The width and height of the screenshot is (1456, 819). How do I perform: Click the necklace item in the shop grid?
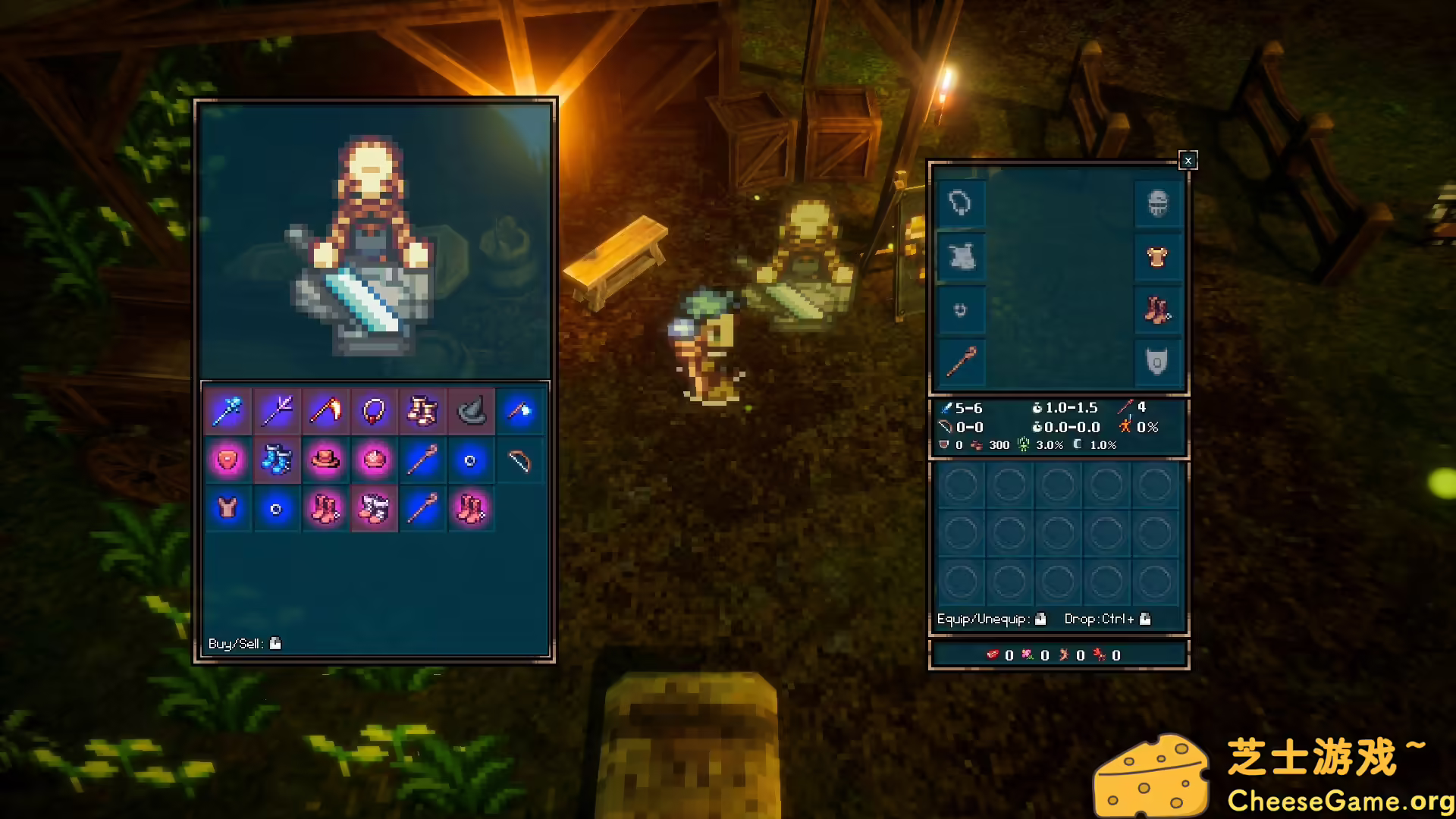tap(374, 410)
